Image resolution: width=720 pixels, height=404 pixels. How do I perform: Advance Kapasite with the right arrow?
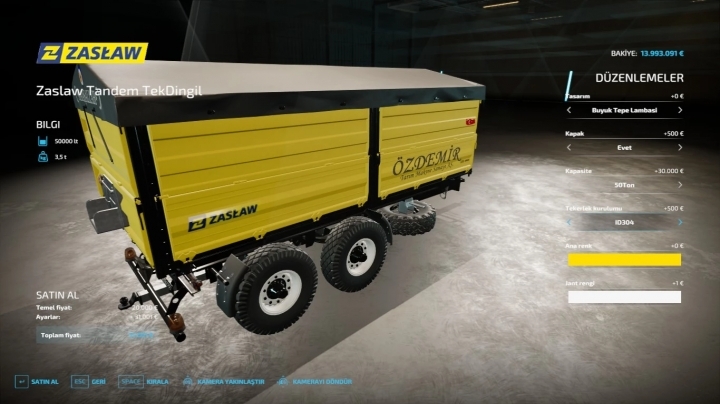click(681, 184)
